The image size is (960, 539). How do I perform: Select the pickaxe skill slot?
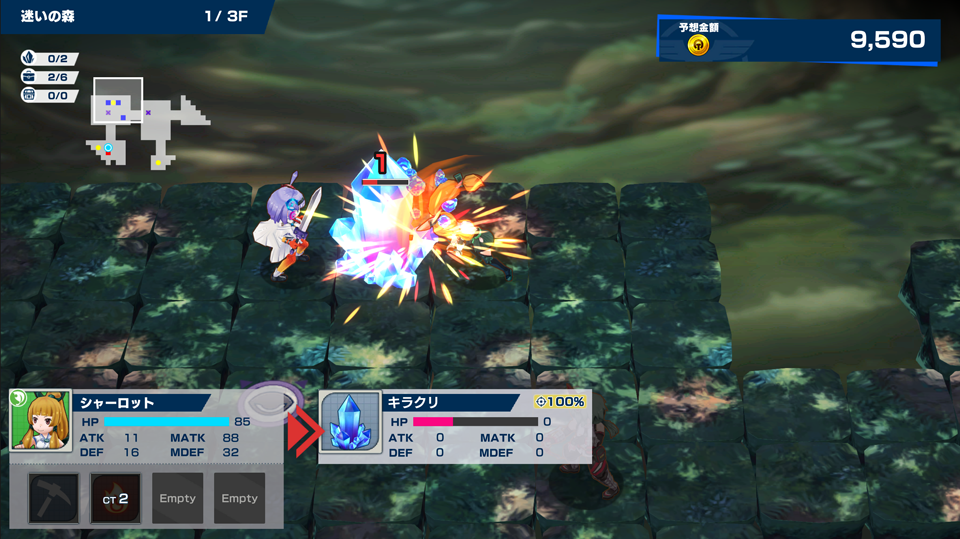click(x=55, y=498)
